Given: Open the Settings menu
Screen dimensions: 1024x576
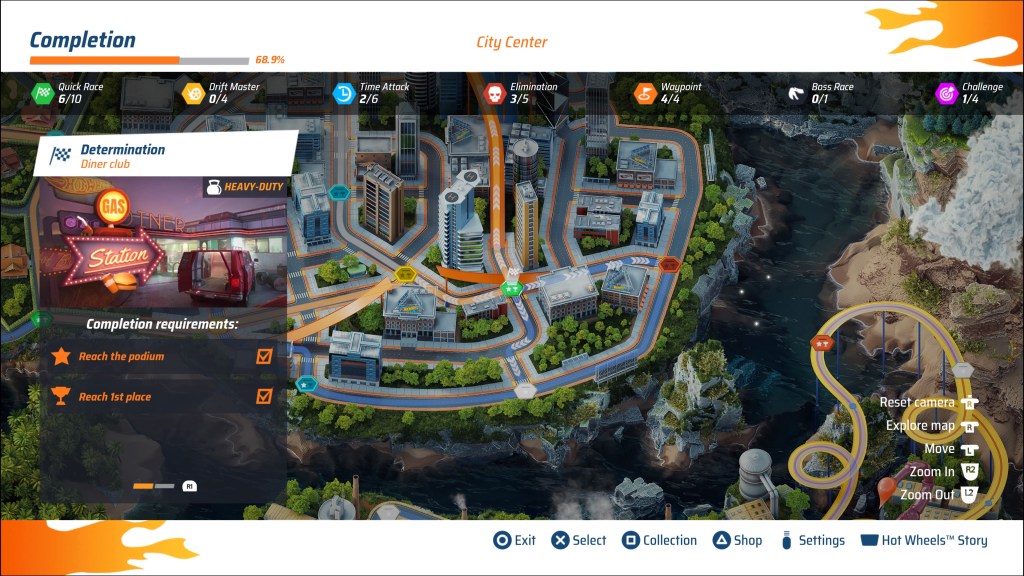Looking at the screenshot, I should click(812, 540).
